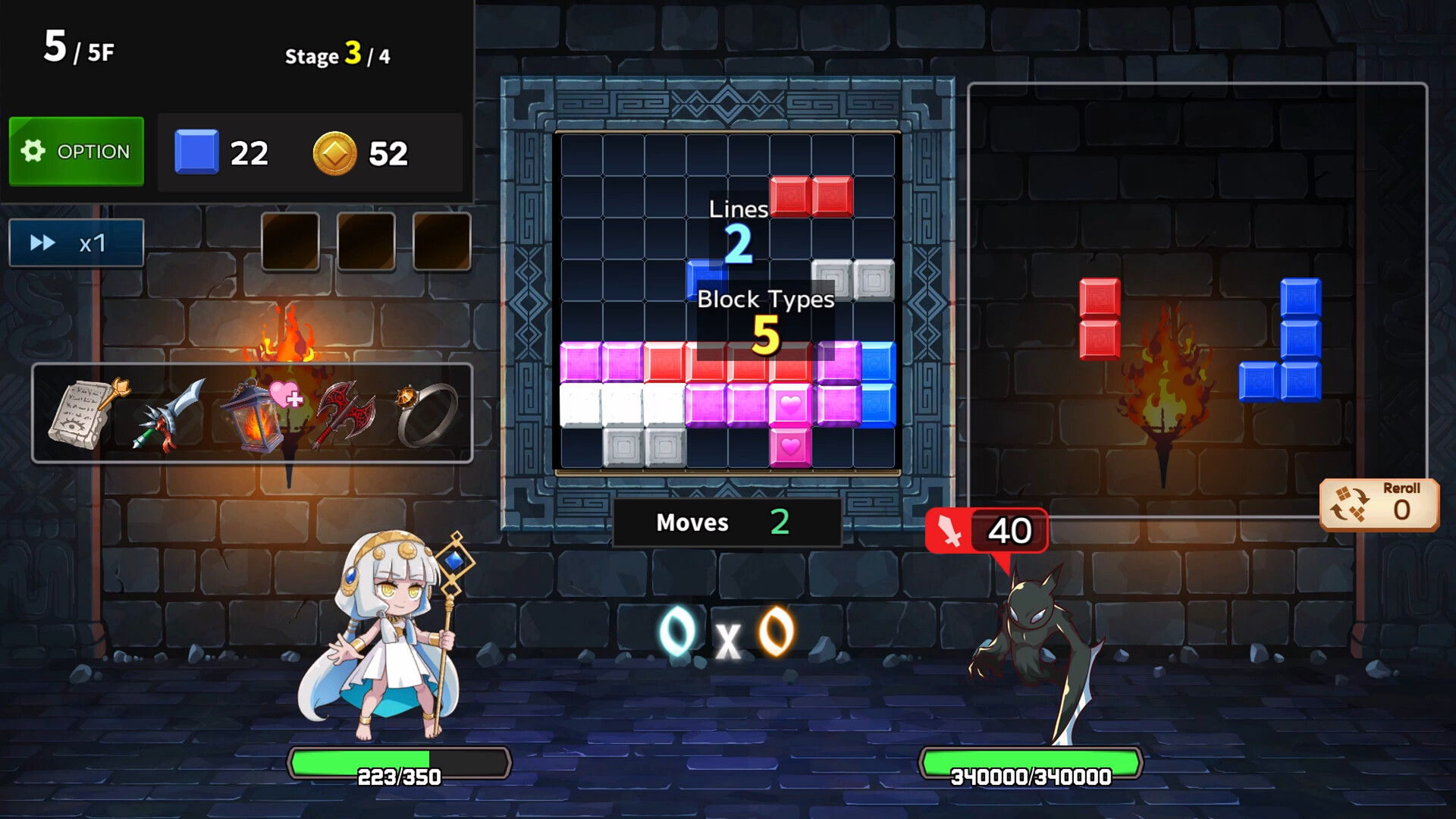Open the Stage 3/4 progress display
Image resolution: width=1456 pixels, height=819 pixels.
pyautogui.click(x=336, y=55)
